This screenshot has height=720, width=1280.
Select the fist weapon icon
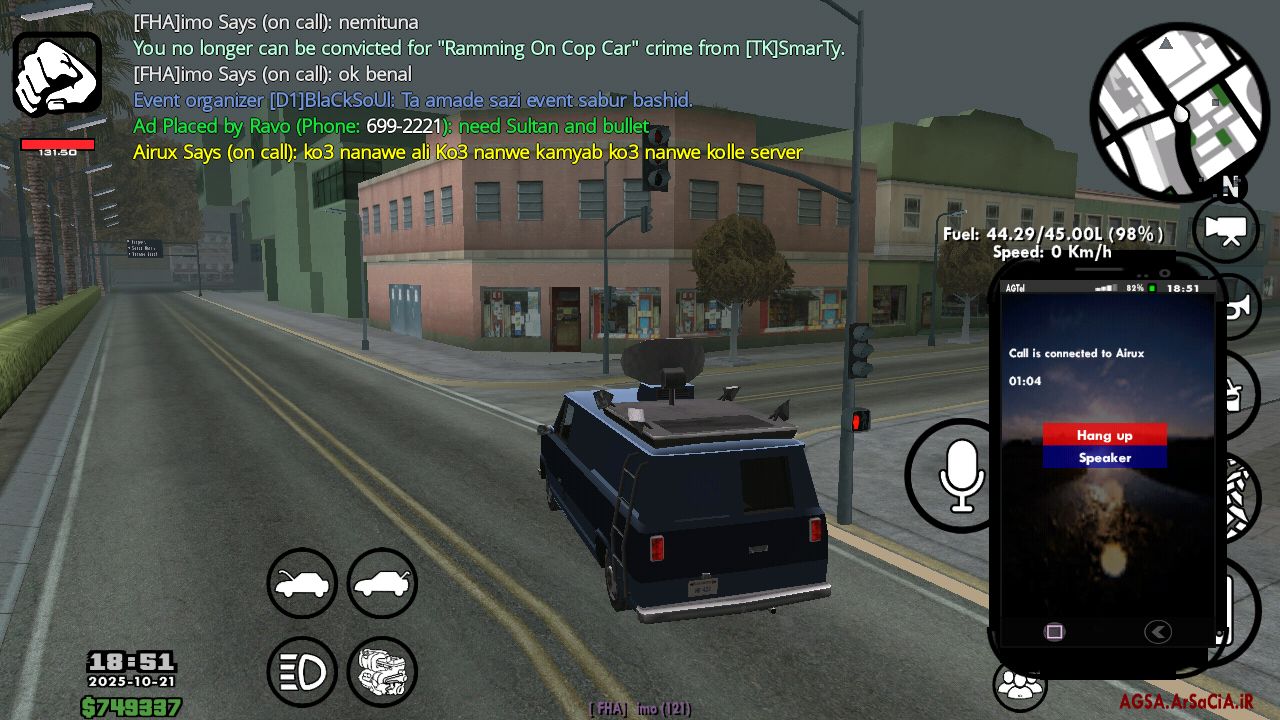click(57, 75)
